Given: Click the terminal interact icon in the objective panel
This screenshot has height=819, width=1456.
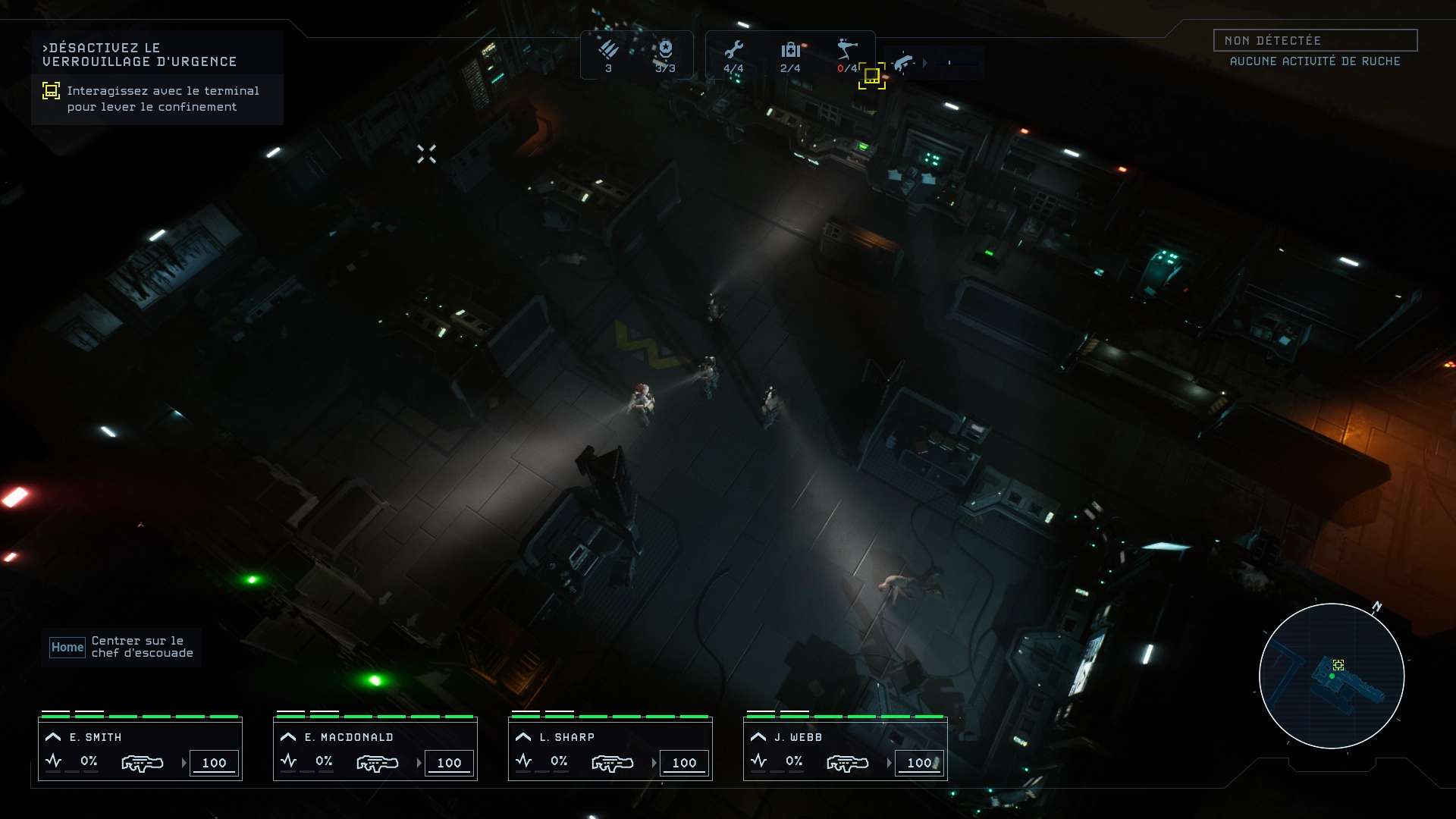Looking at the screenshot, I should point(49,91).
